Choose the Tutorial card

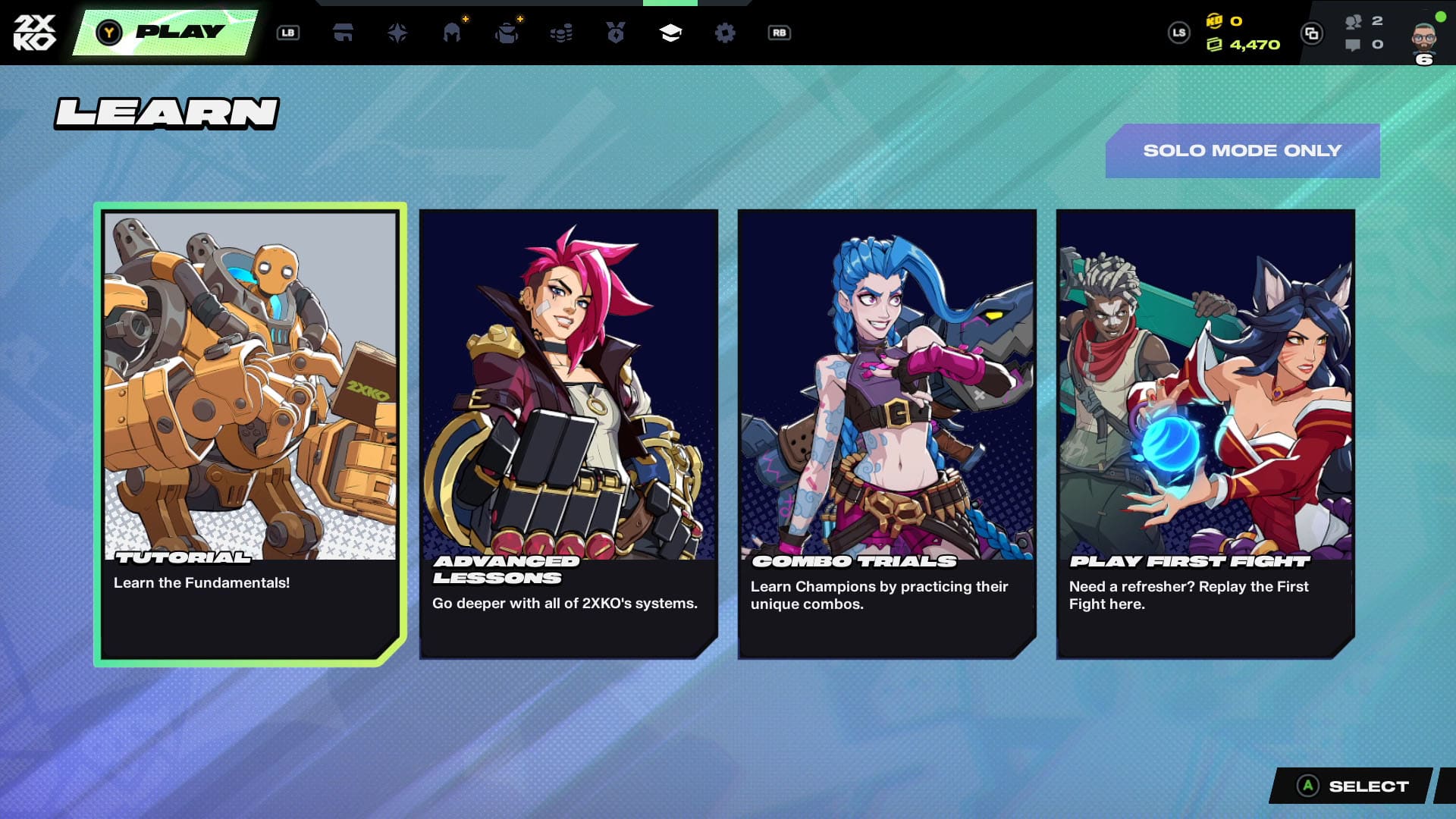250,434
